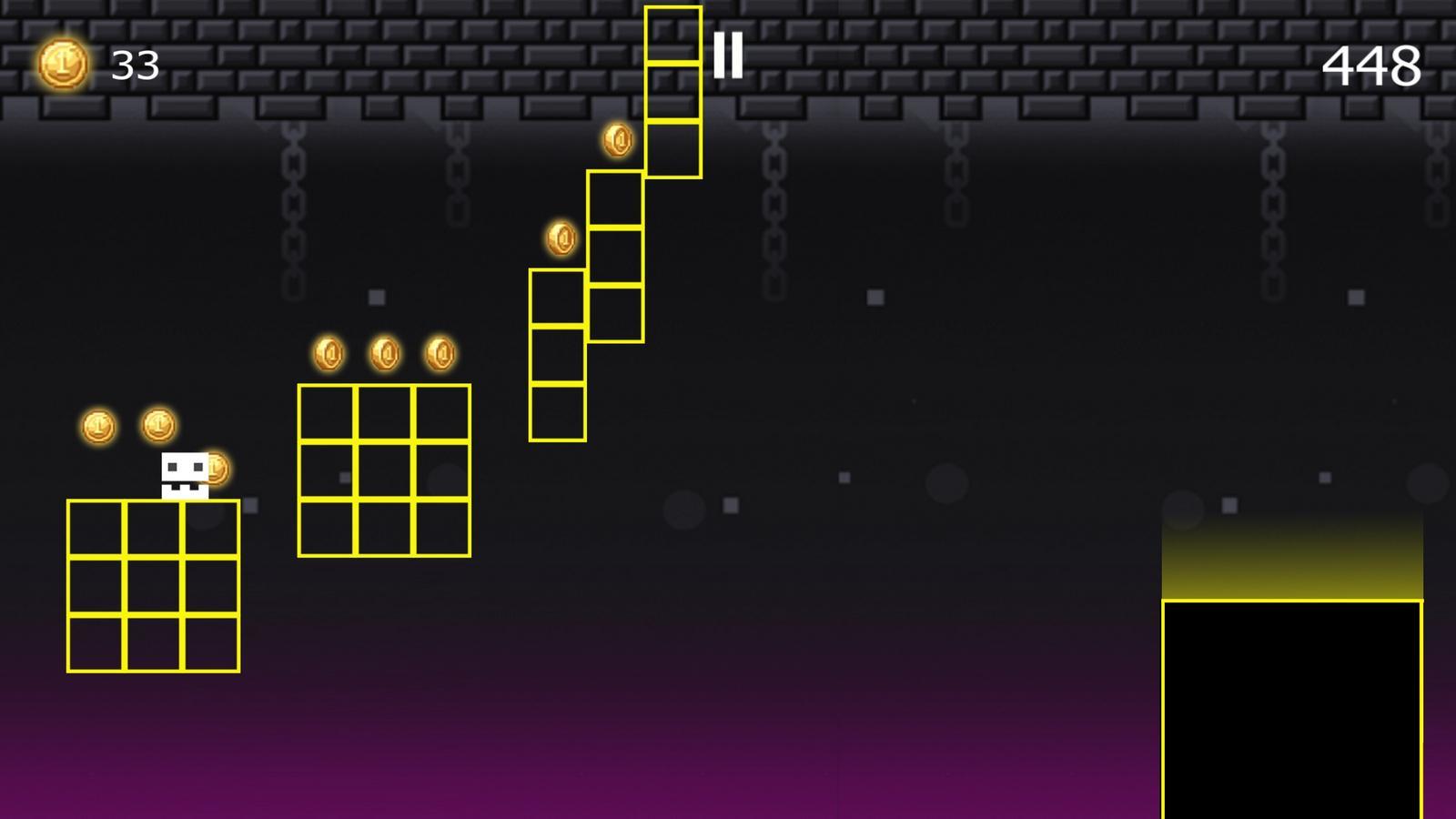Click the middle coin above the 3x3 platform
The height and width of the screenshot is (819, 1456).
[x=383, y=352]
